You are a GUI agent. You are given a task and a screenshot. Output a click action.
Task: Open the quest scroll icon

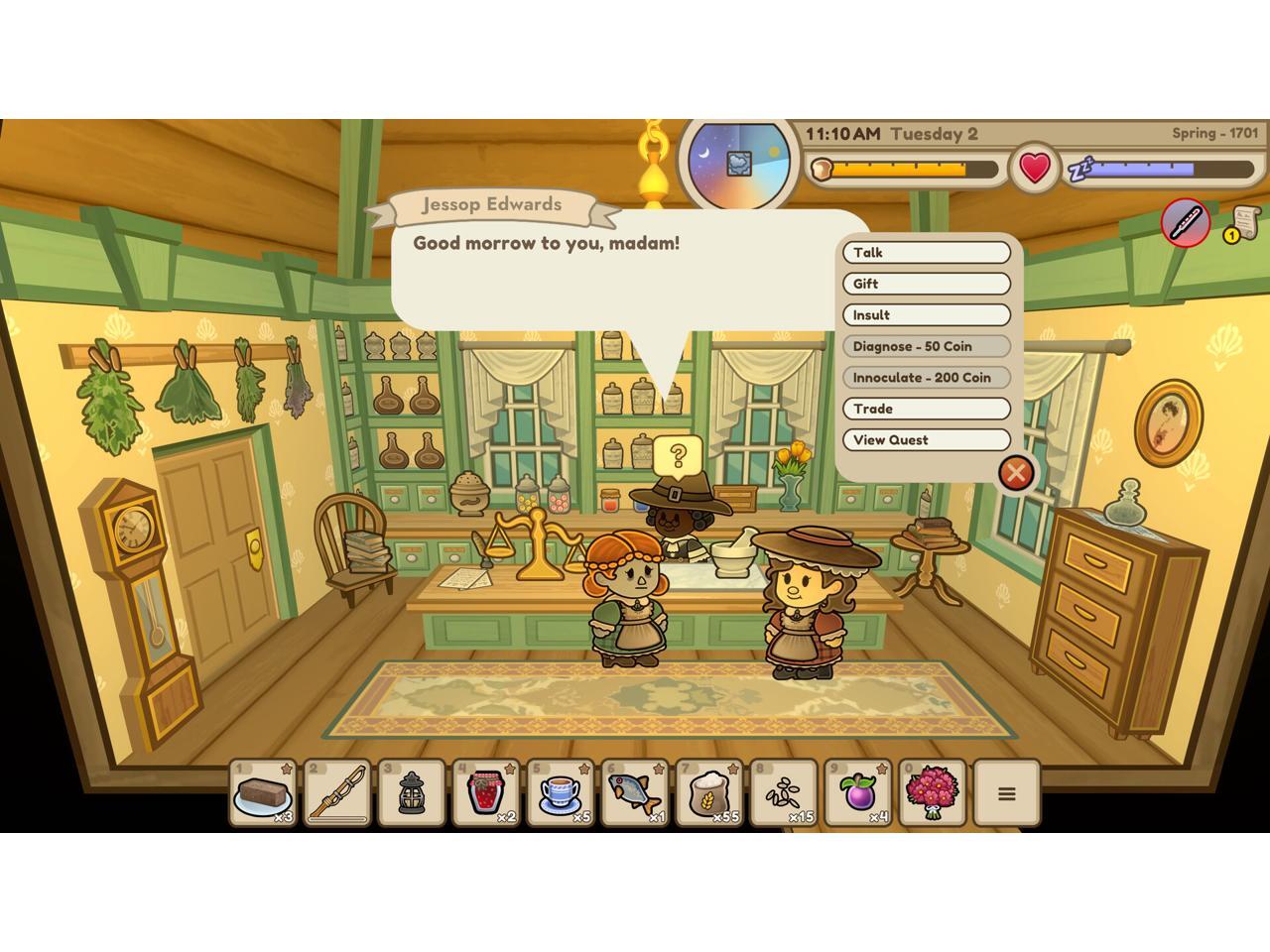click(1244, 223)
